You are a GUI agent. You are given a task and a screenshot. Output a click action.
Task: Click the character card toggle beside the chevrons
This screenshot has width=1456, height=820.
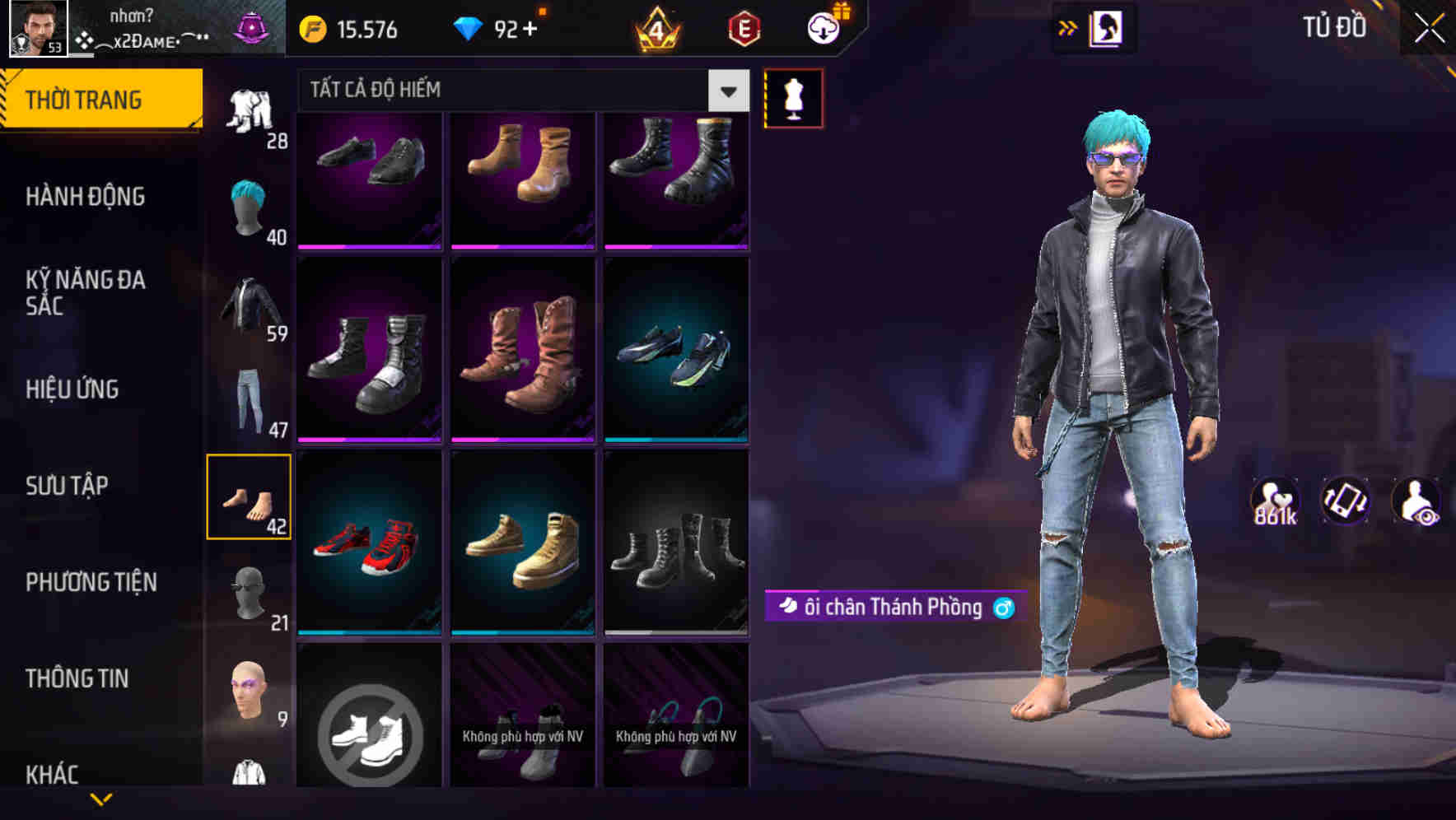click(x=1104, y=27)
